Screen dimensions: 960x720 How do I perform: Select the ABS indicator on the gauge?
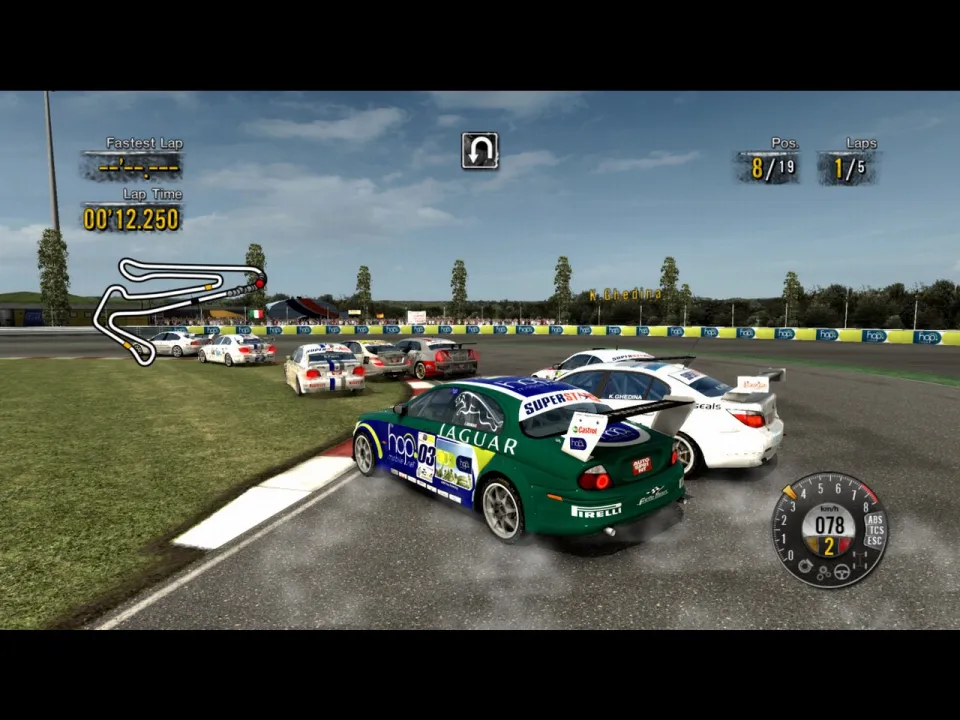tap(874, 519)
